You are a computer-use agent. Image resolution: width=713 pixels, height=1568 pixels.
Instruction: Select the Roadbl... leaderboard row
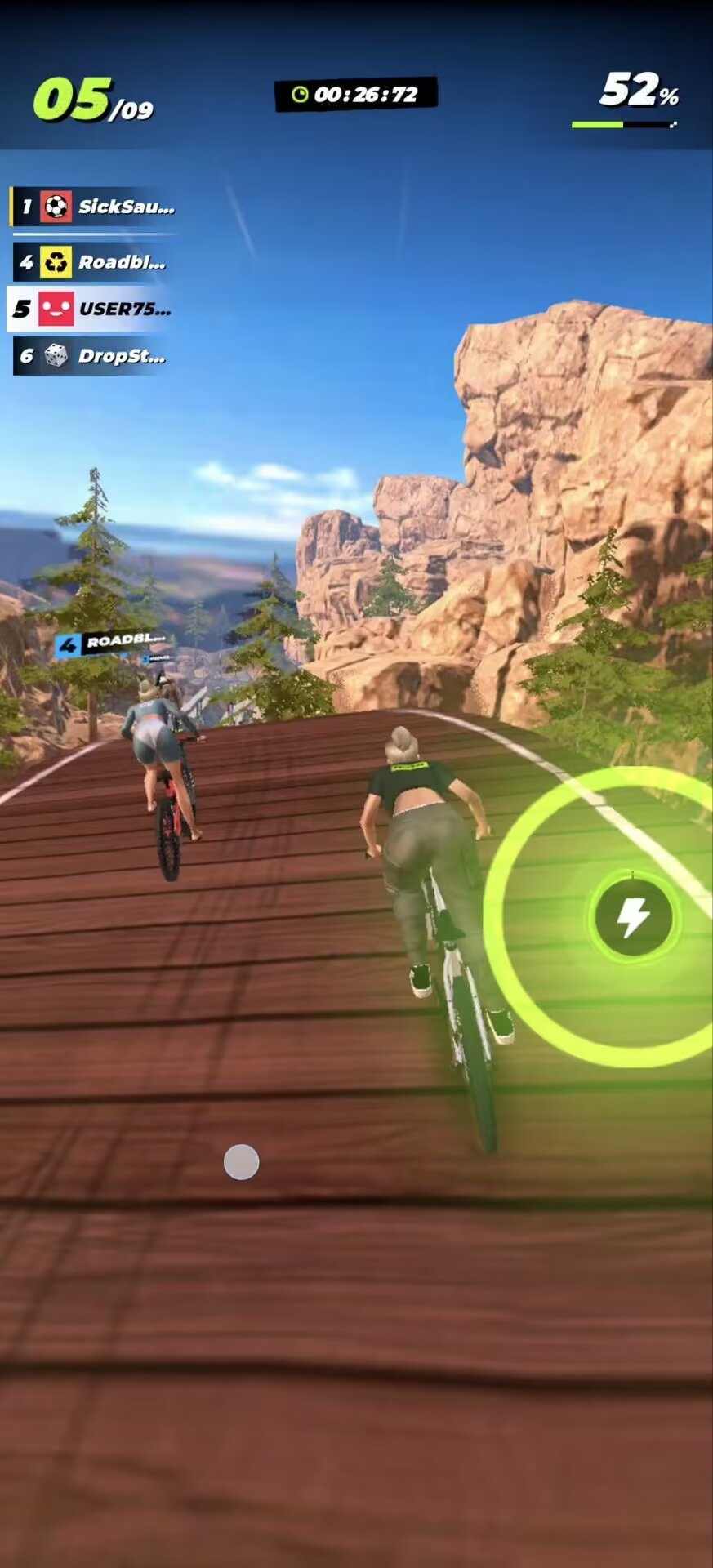[x=92, y=262]
